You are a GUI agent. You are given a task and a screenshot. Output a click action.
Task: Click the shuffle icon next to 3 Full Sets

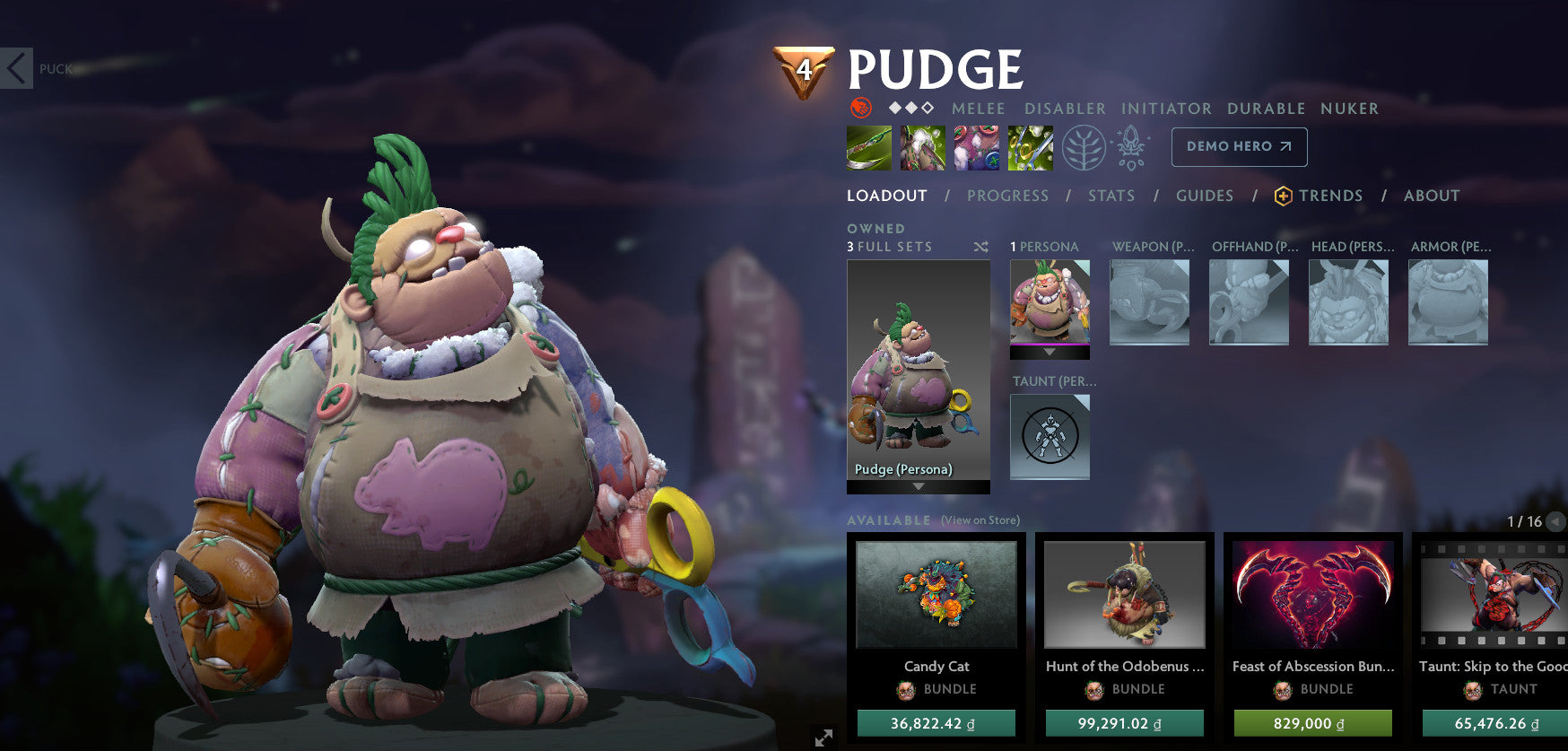[980, 247]
